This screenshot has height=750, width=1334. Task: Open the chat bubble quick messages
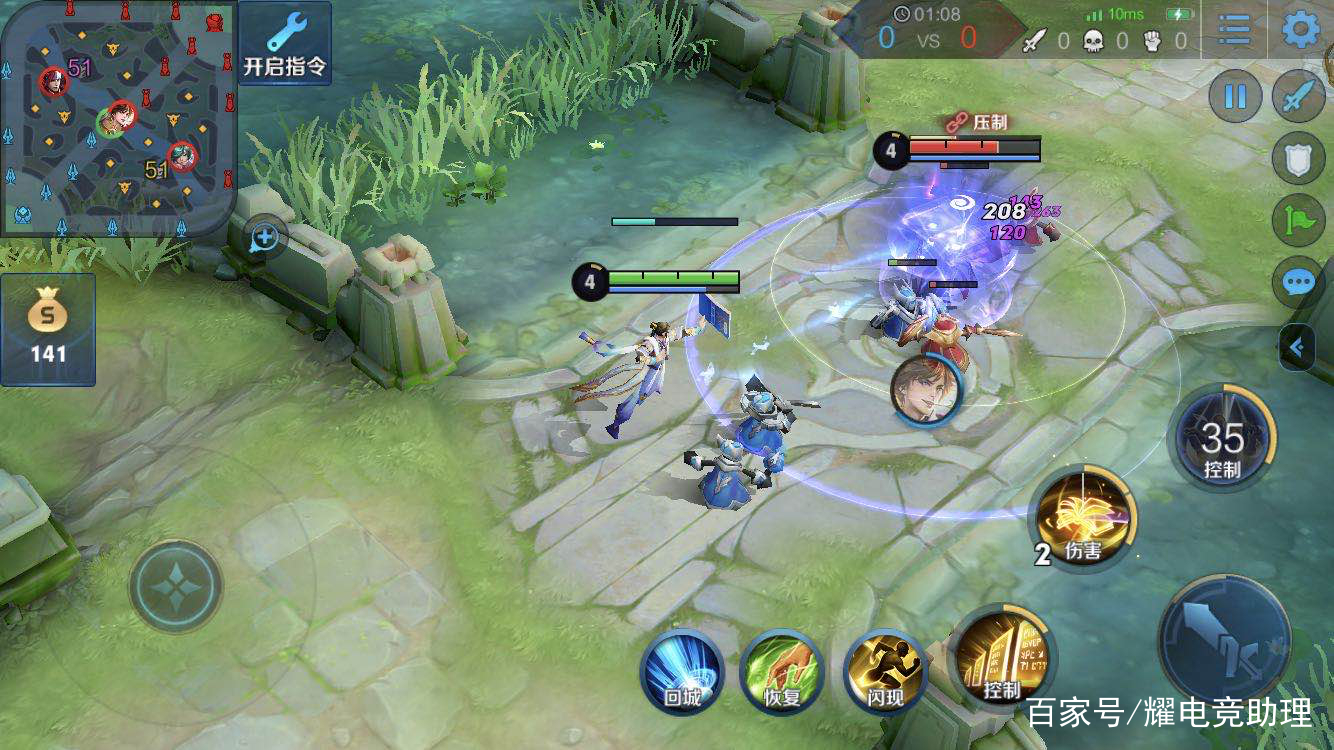pos(1298,282)
